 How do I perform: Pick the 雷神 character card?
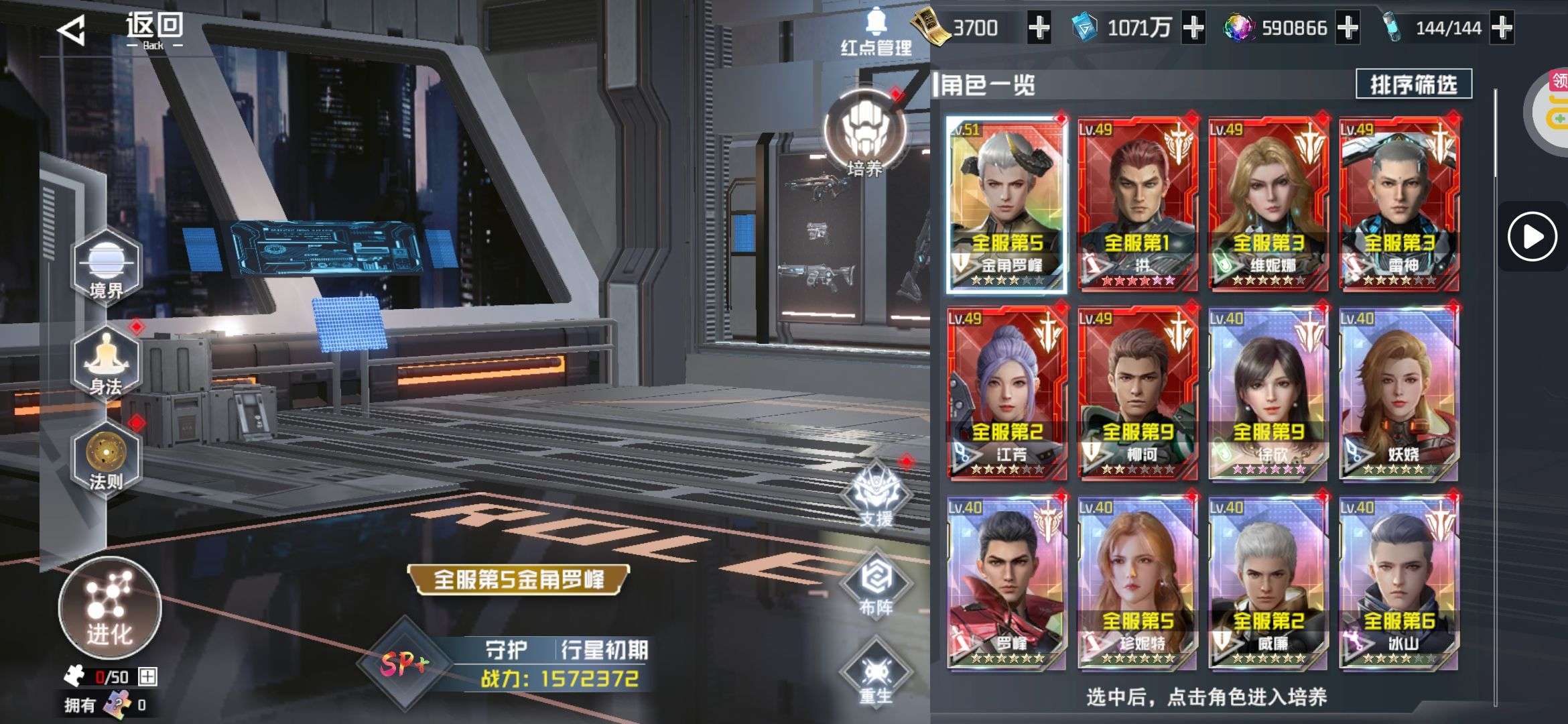pos(1399,203)
